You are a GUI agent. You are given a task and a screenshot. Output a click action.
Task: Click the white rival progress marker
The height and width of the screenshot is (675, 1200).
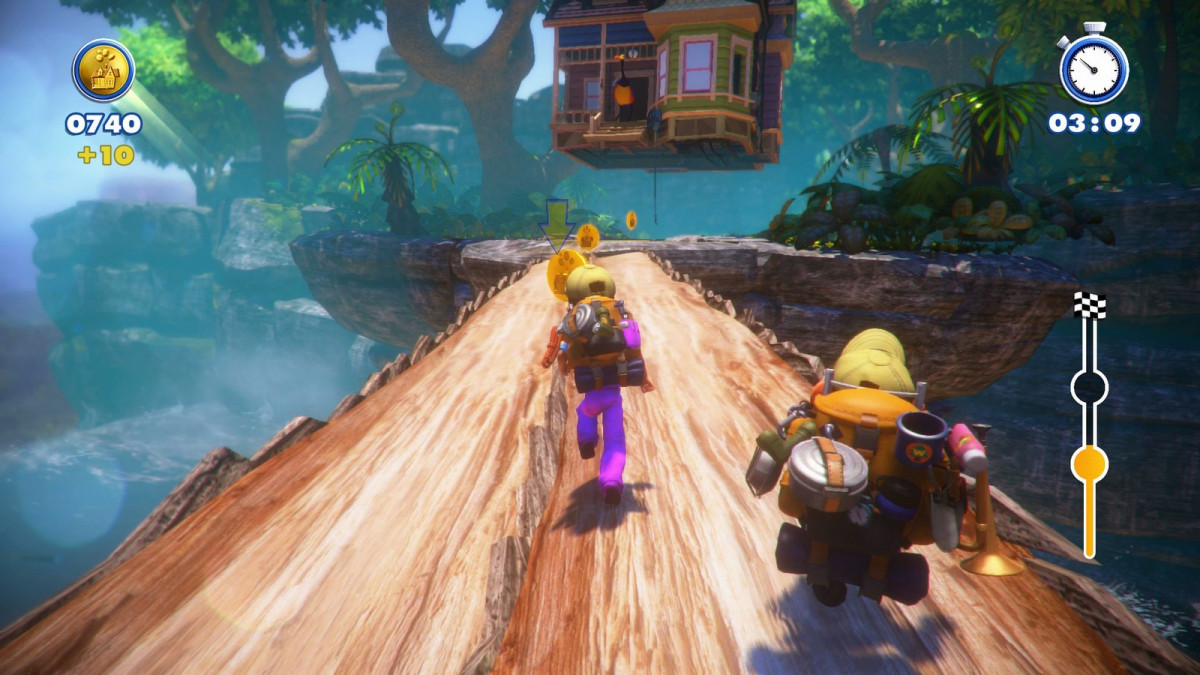click(x=1089, y=386)
